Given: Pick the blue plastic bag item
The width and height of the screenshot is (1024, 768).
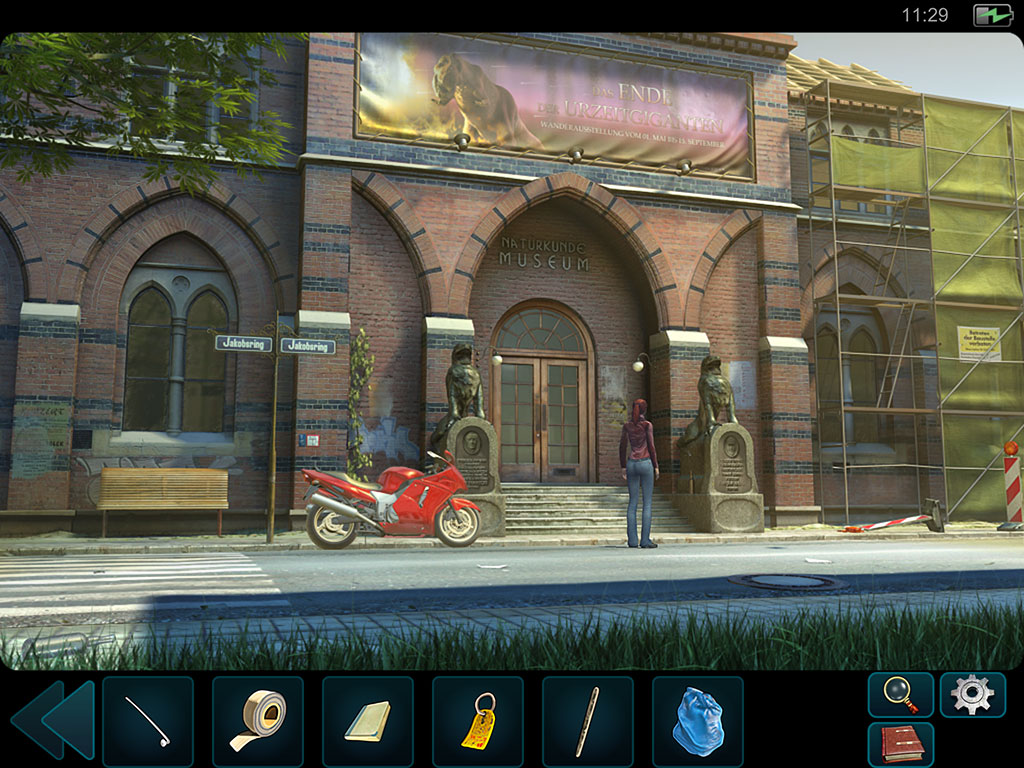Looking at the screenshot, I should pyautogui.click(x=698, y=721).
